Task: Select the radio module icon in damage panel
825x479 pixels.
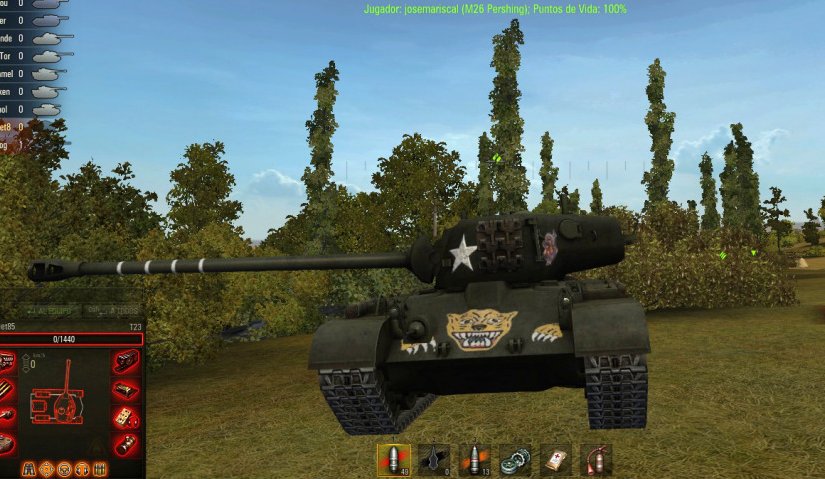Action: (125, 416)
